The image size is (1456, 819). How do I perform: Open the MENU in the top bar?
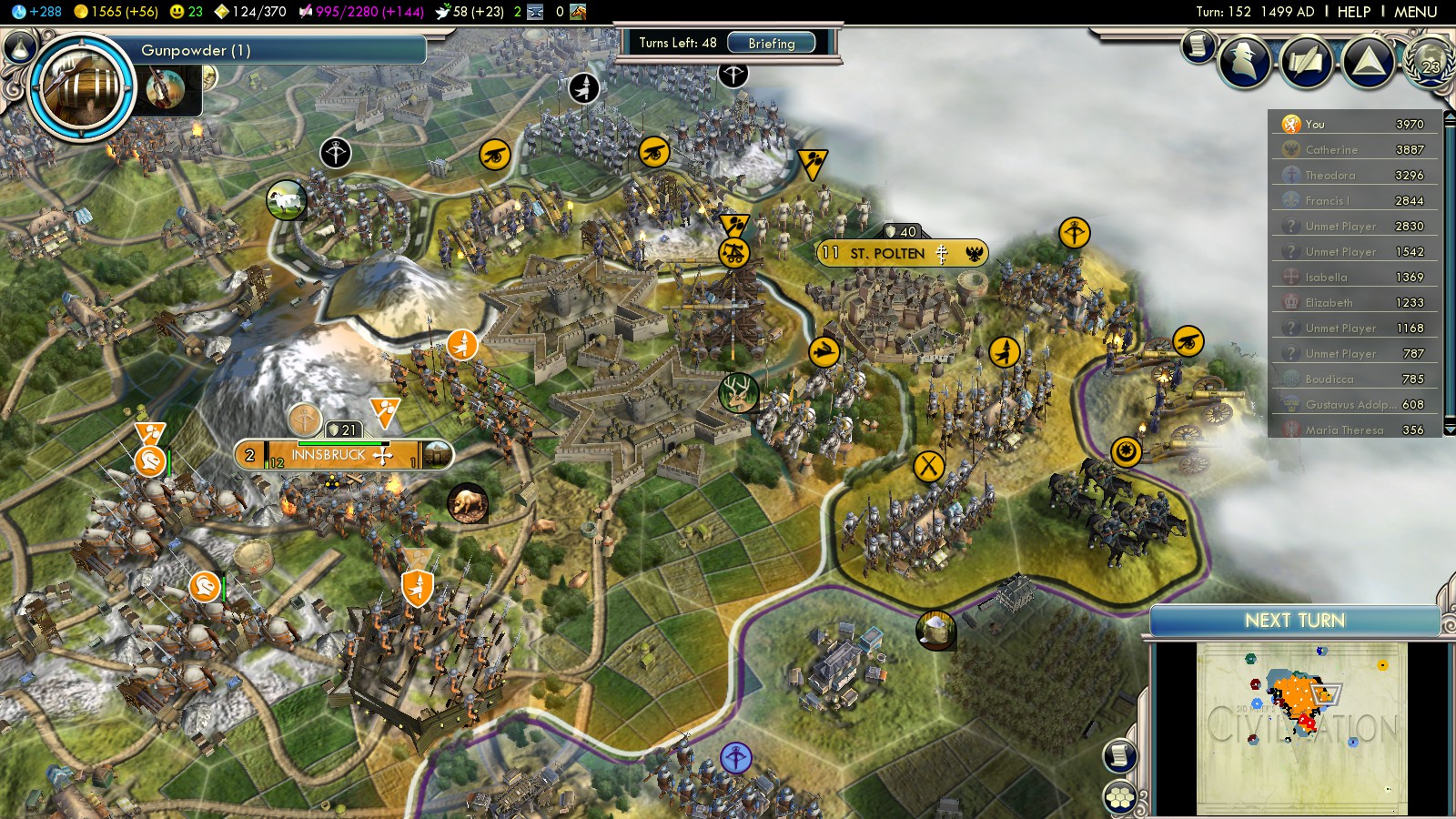(1415, 12)
